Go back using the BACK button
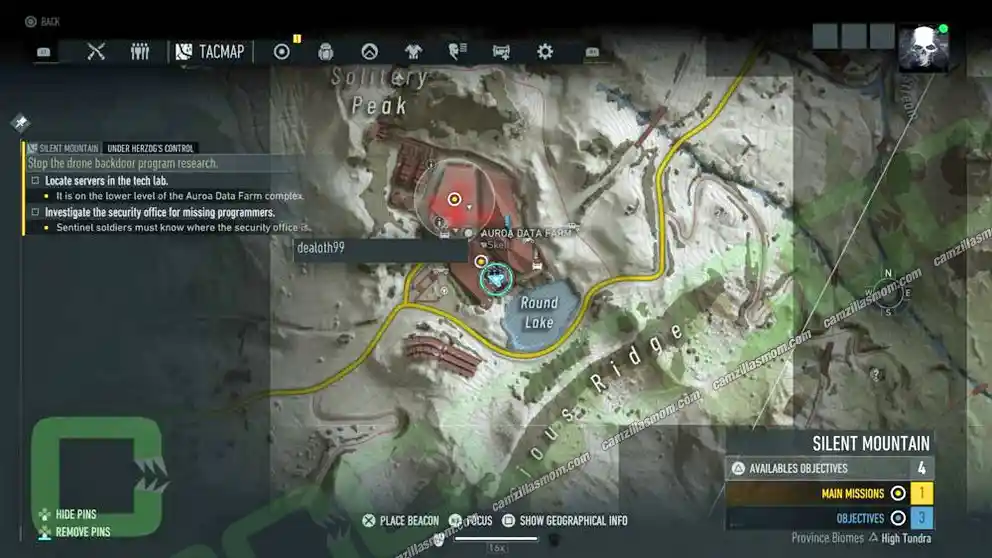The image size is (992, 558). tap(42, 21)
